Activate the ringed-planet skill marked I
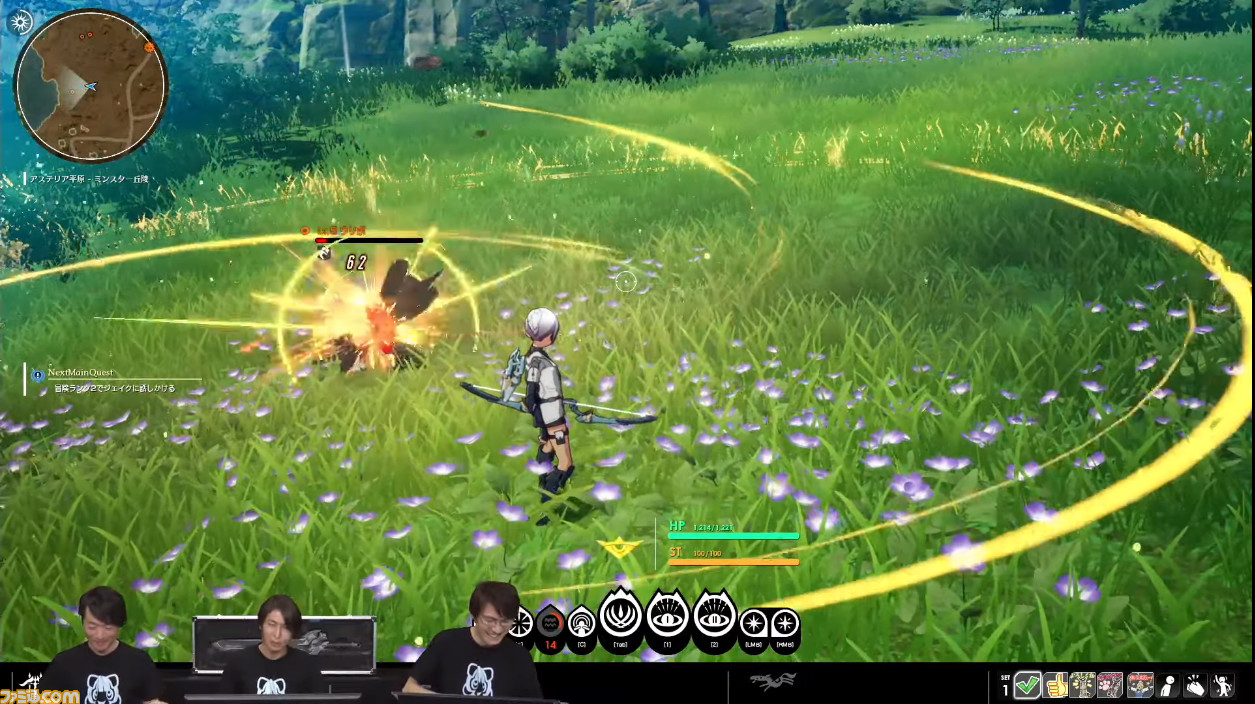The height and width of the screenshot is (704, 1255). tap(667, 617)
